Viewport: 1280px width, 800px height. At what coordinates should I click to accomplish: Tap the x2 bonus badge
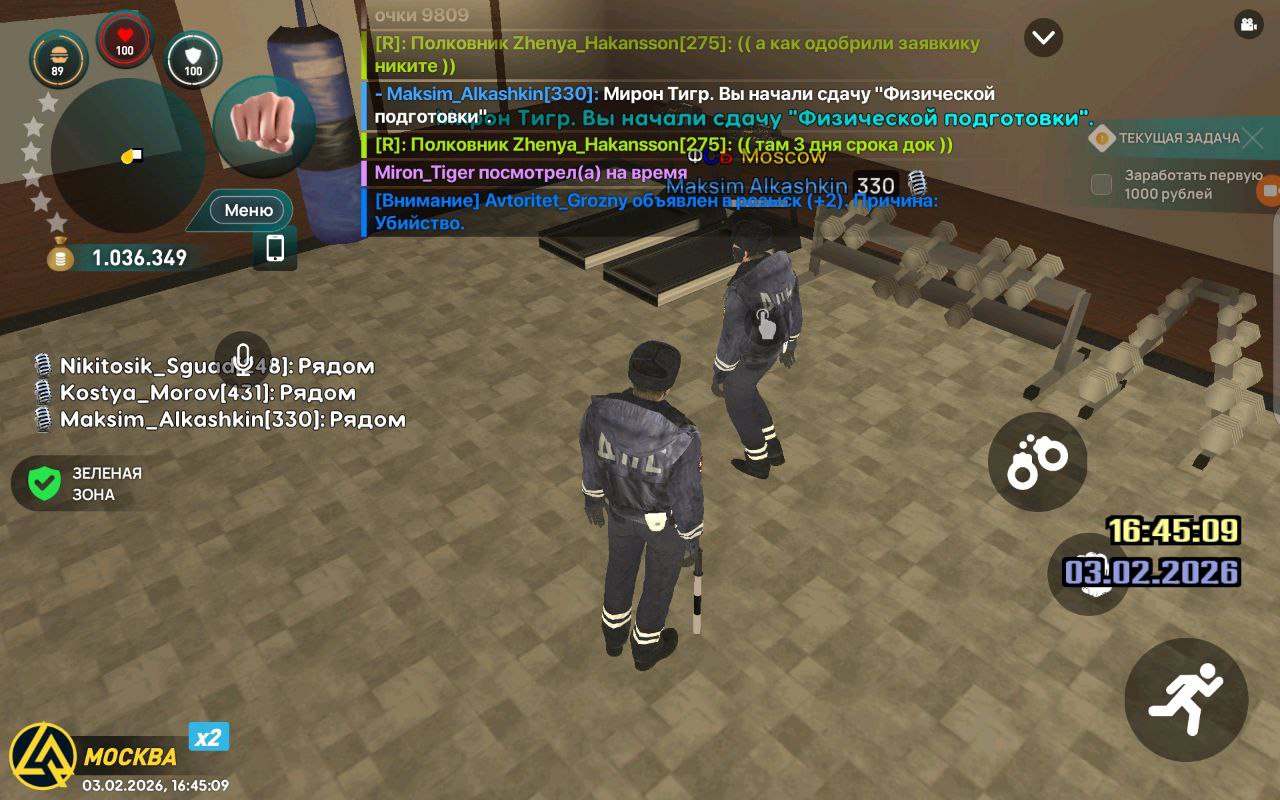208,738
